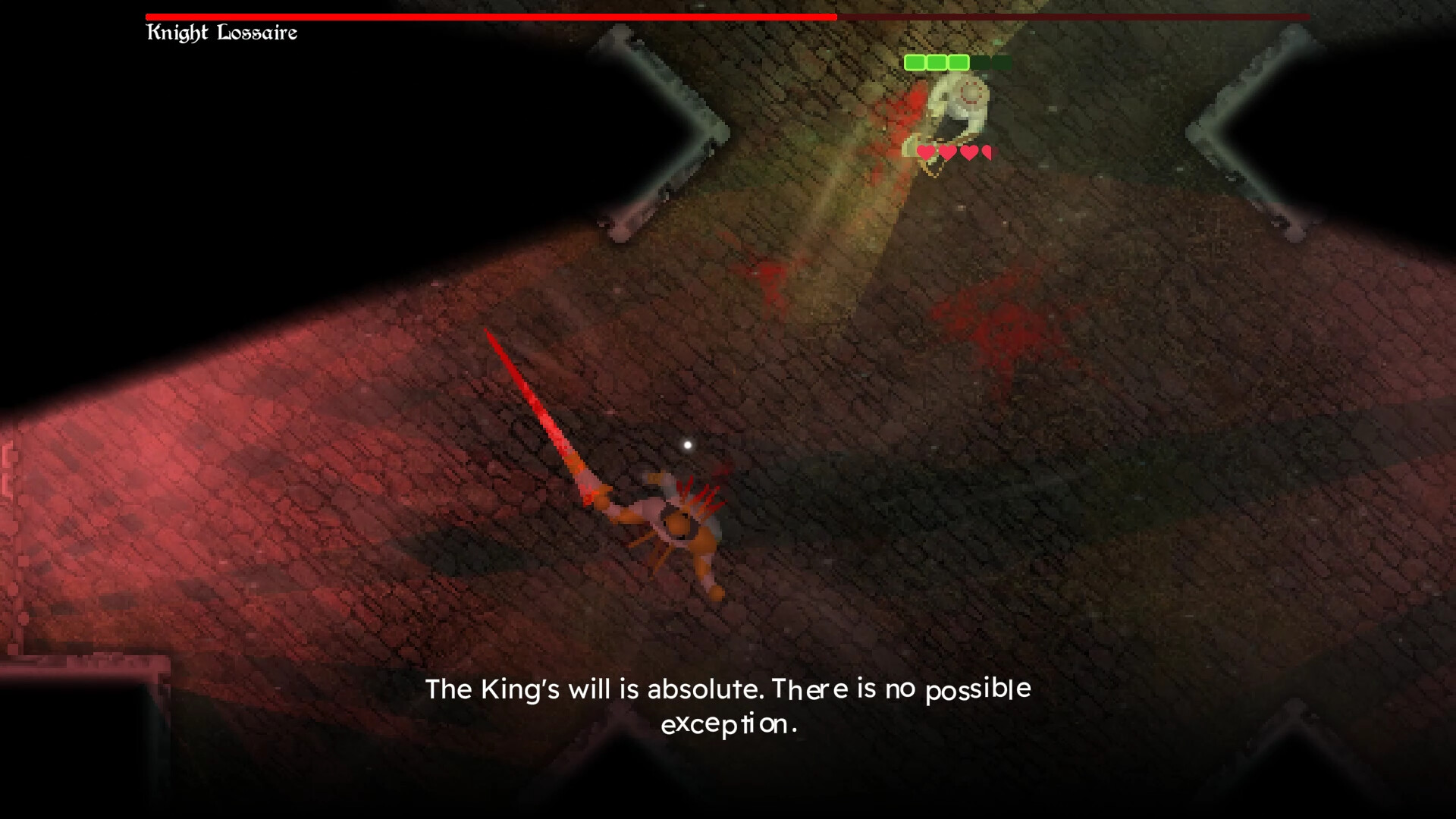Click the knight's circular shield emblem
The width and height of the screenshot is (1456, 819).
(971, 93)
